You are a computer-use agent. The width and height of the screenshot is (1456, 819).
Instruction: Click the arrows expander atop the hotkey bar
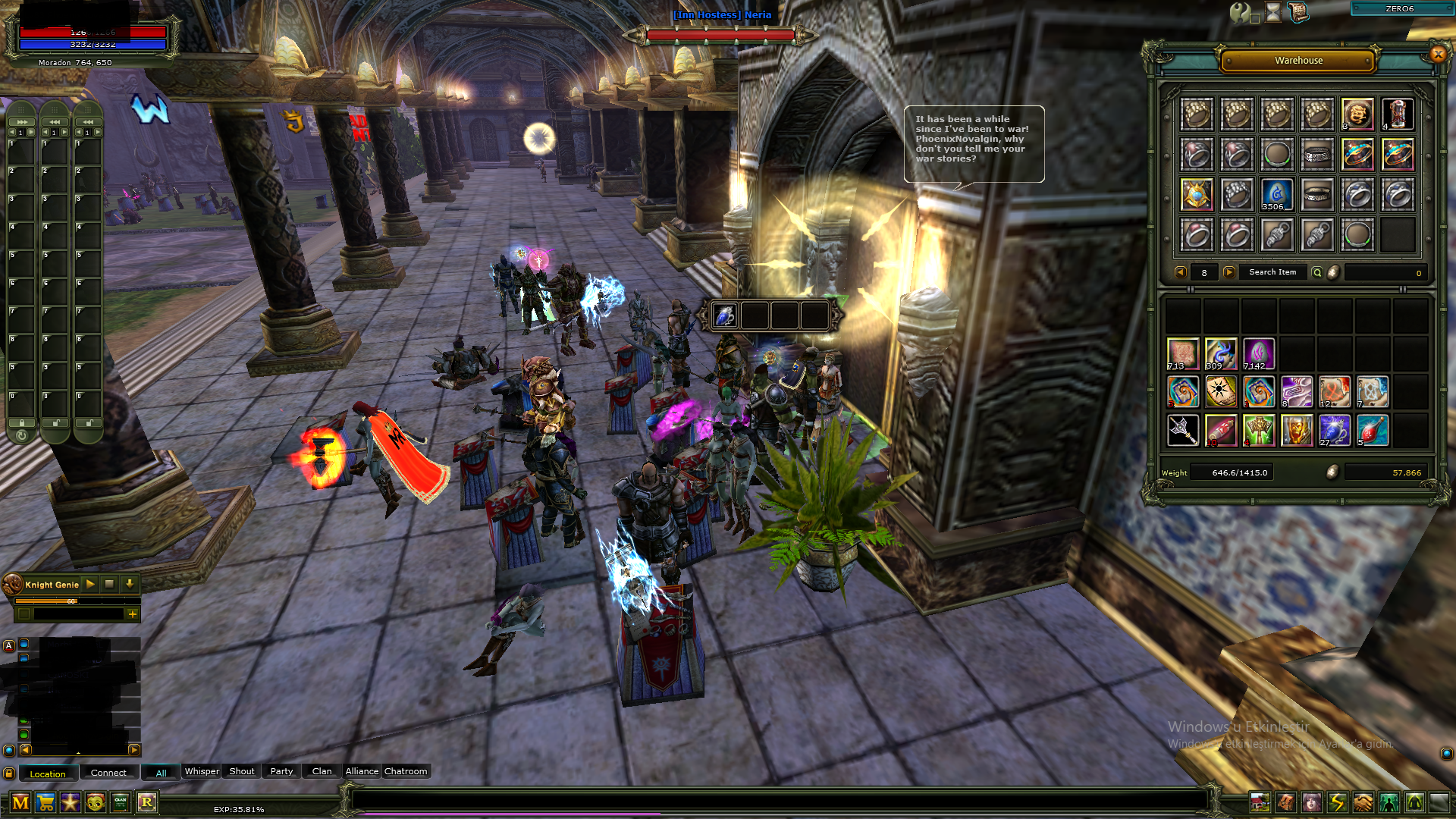pos(22,122)
